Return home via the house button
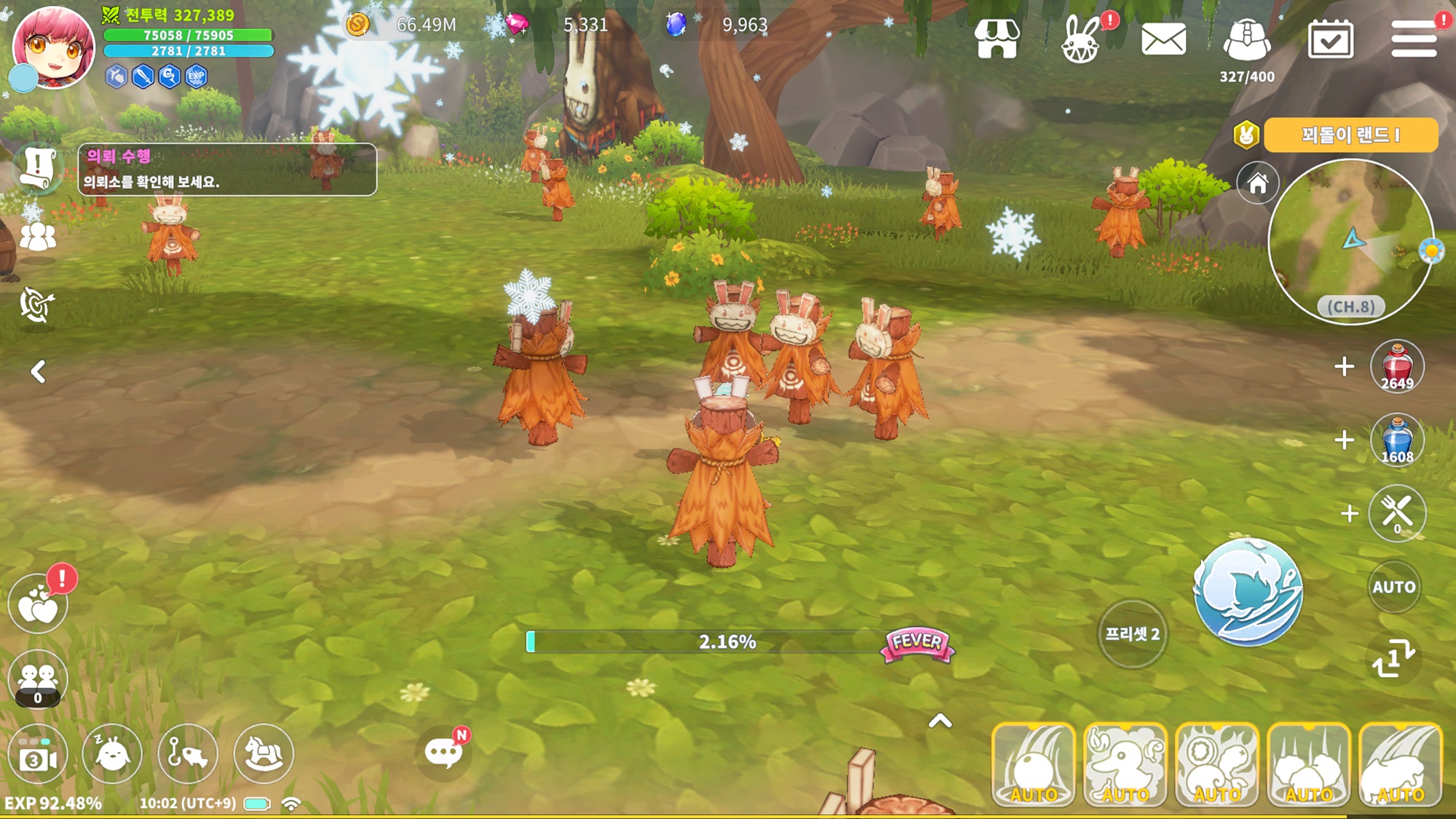The width and height of the screenshot is (1456, 819). (x=1257, y=183)
